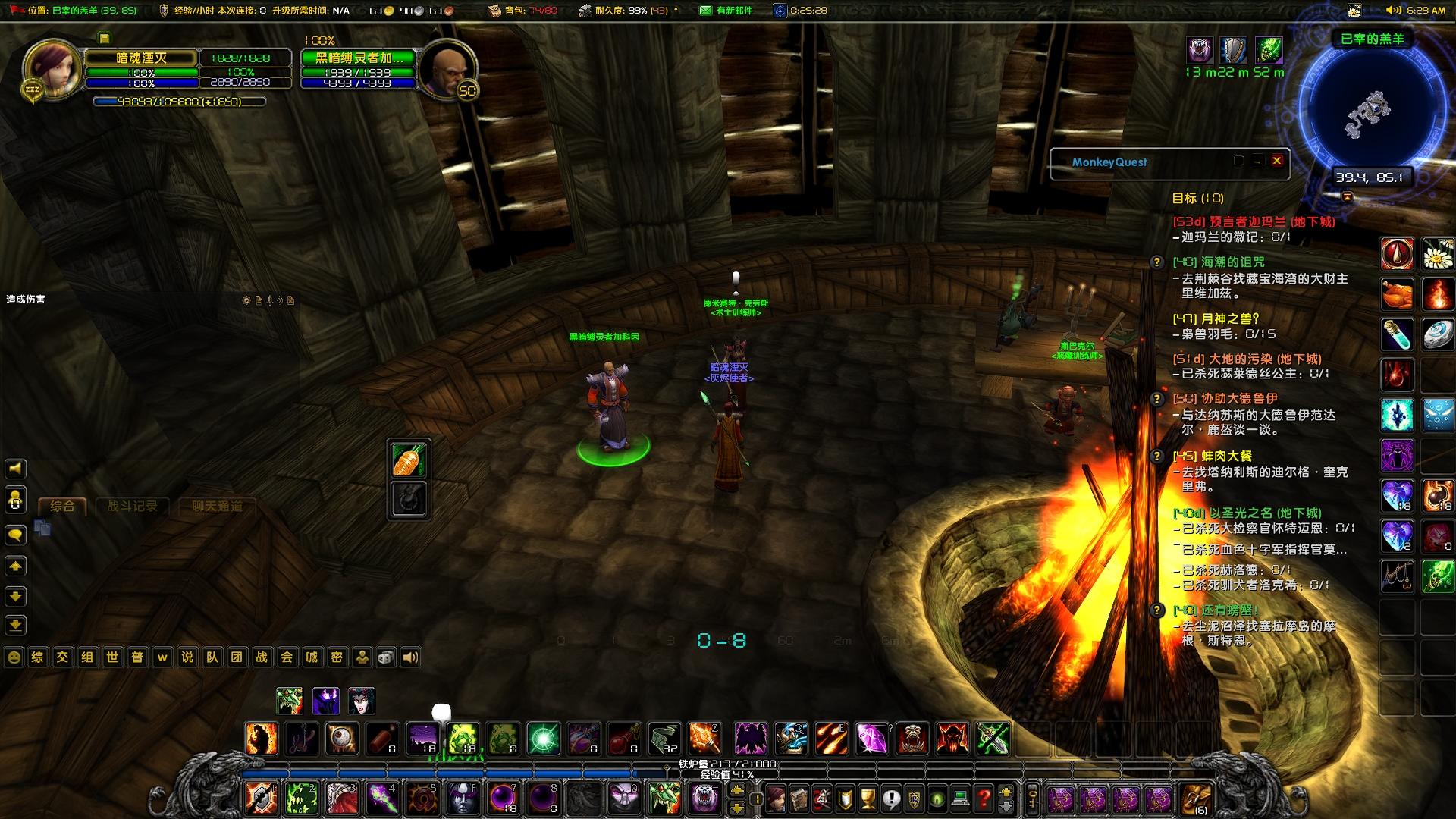1456x819 pixels.
Task: Open the red question mark help button
Action: (984, 799)
